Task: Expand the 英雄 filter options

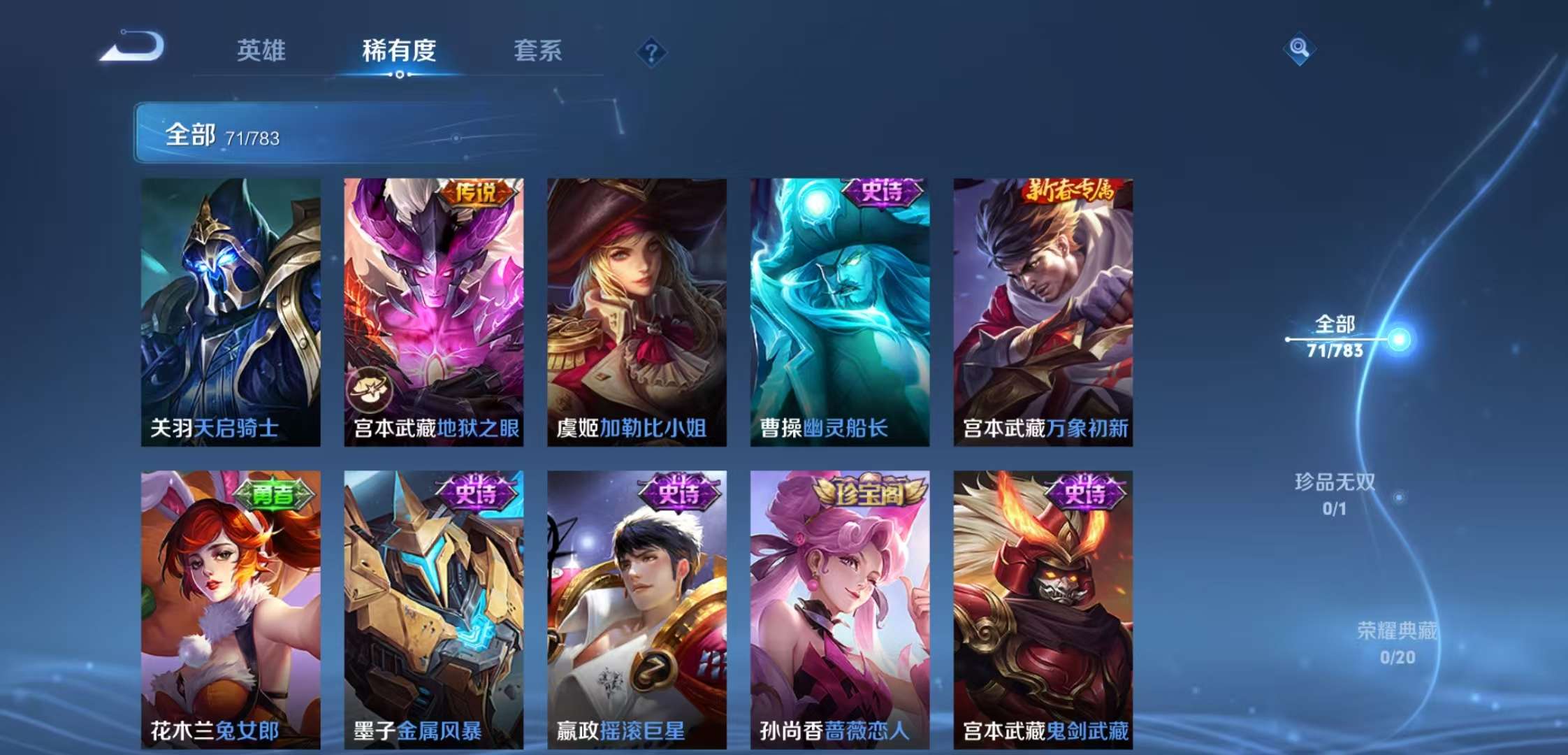Action: (262, 50)
